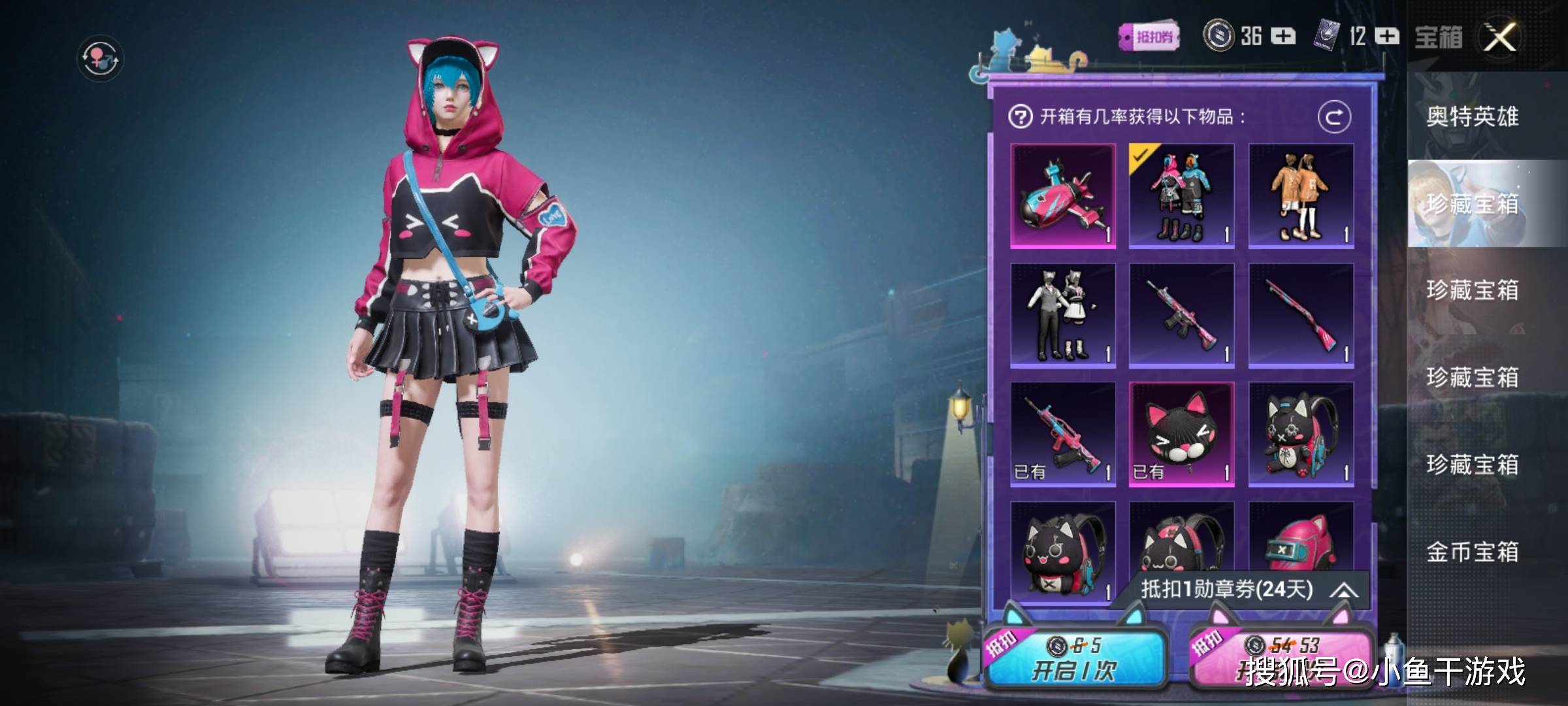Image resolution: width=1568 pixels, height=706 pixels.
Task: Show the drop-rate help question mark
Action: (1020, 117)
